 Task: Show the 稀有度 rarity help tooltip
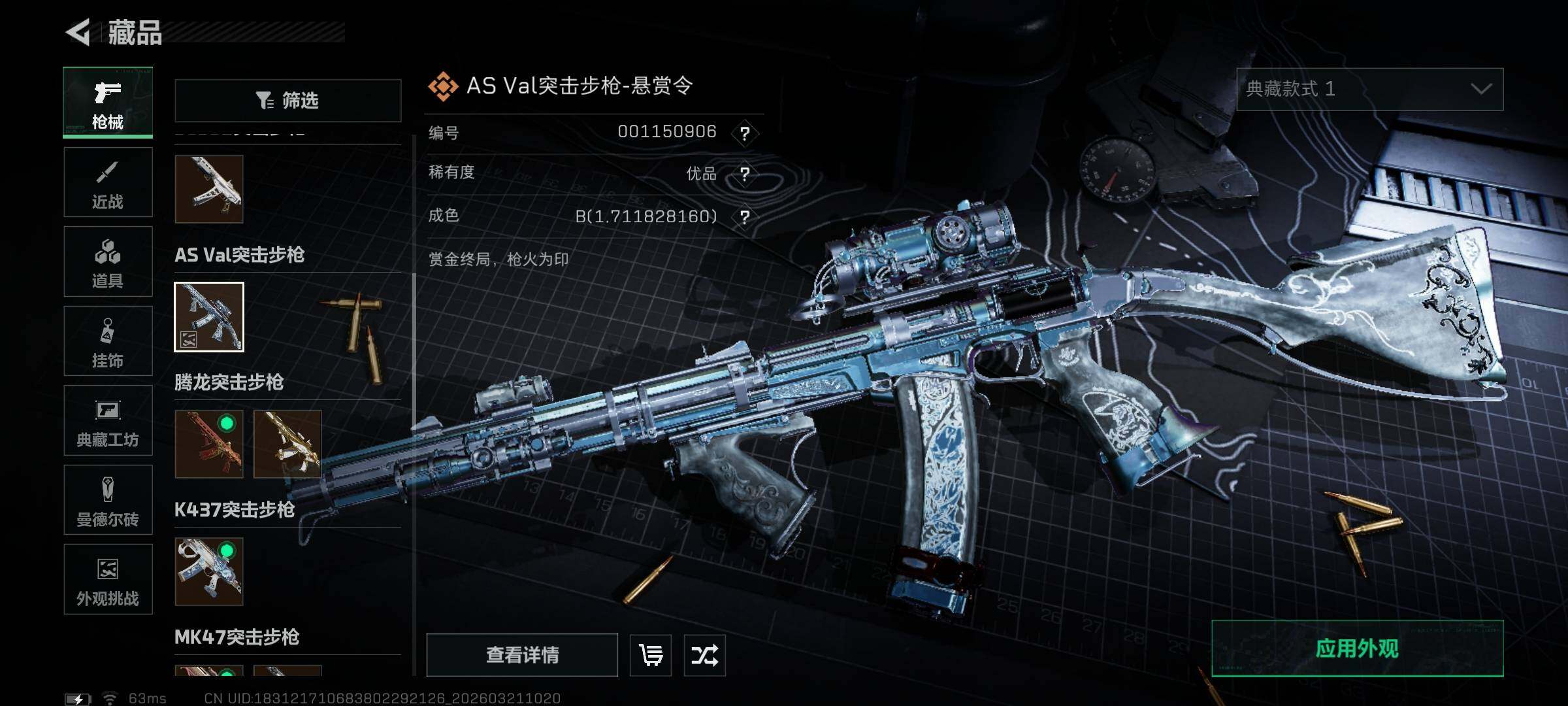[745, 174]
